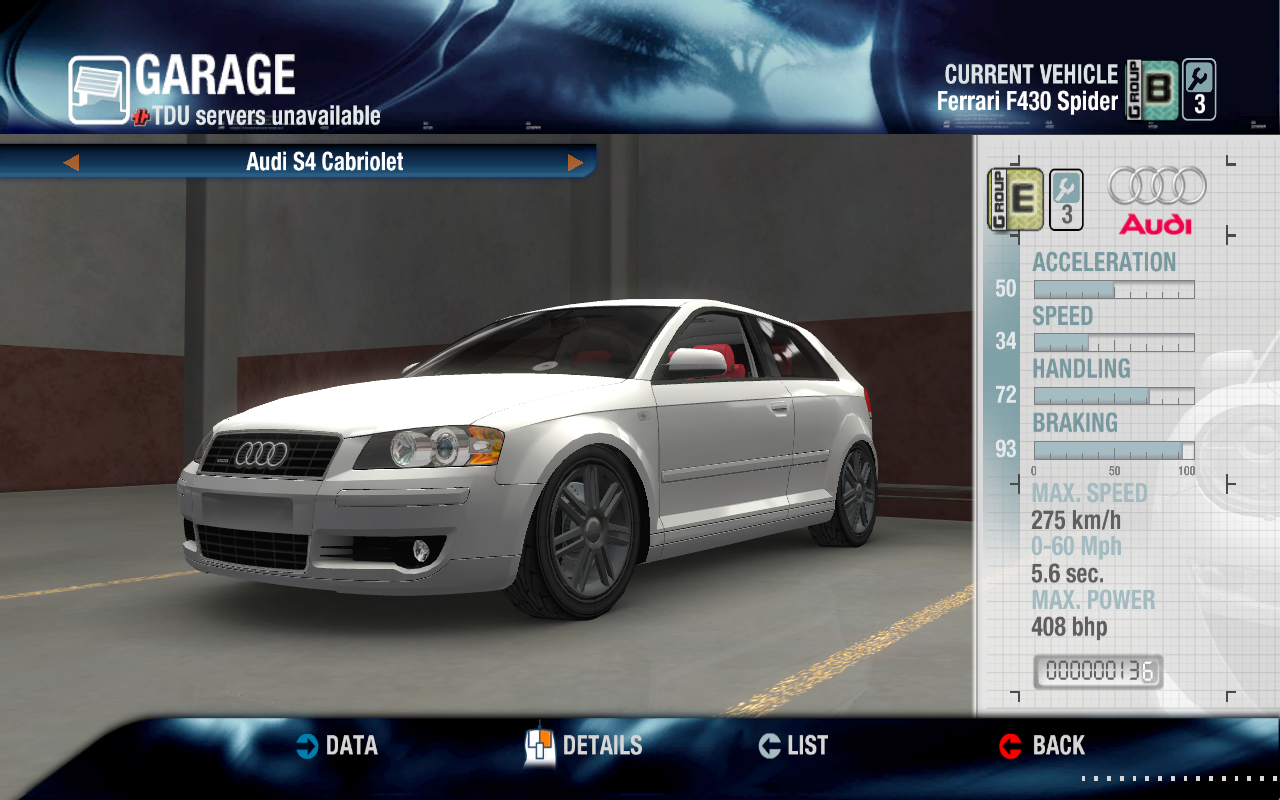Select the next car with the right arrow
The width and height of the screenshot is (1280, 800).
(575, 162)
